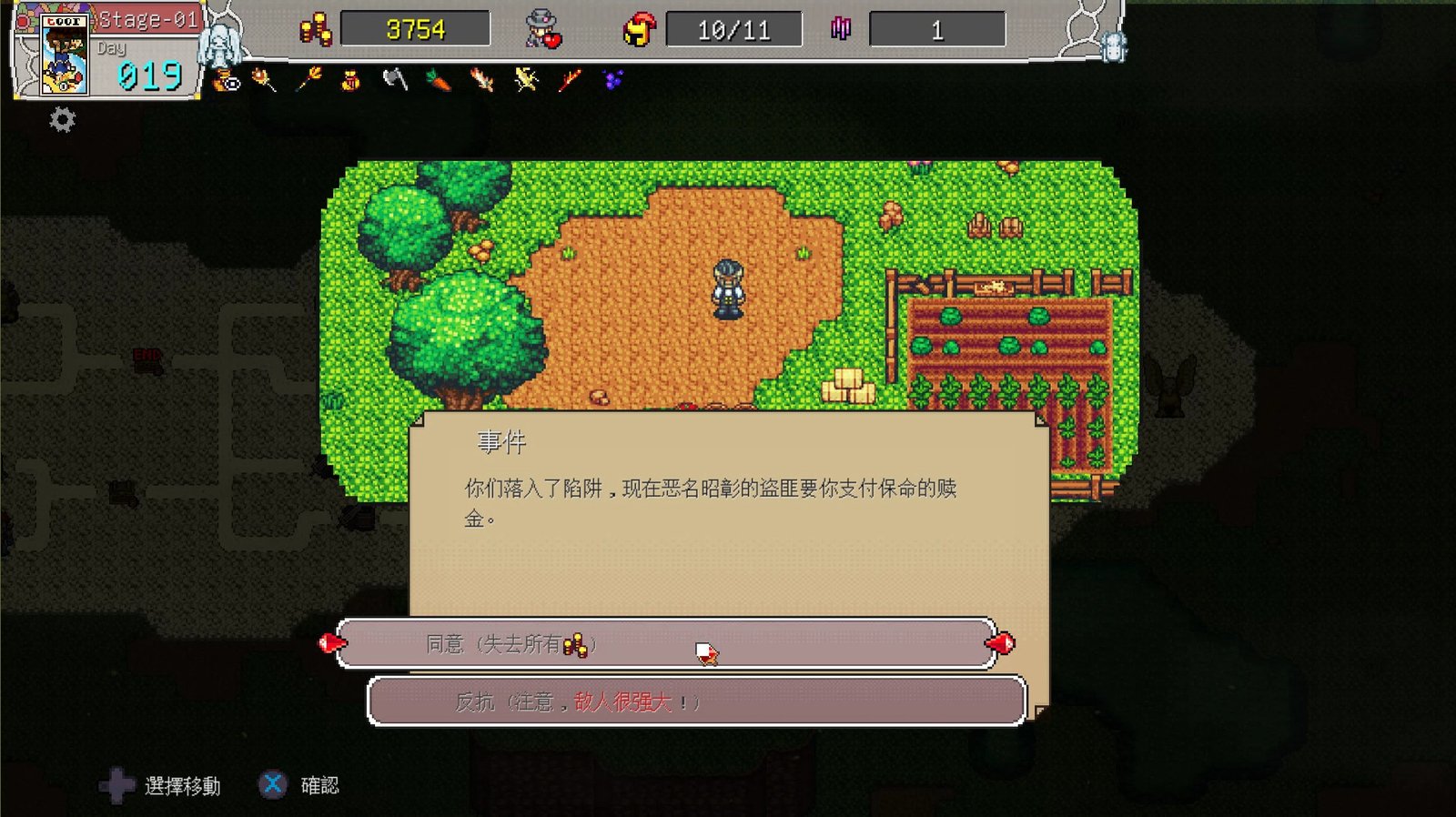1456x817 pixels.
Task: Select the coin pouch item icon
Action: click(349, 79)
